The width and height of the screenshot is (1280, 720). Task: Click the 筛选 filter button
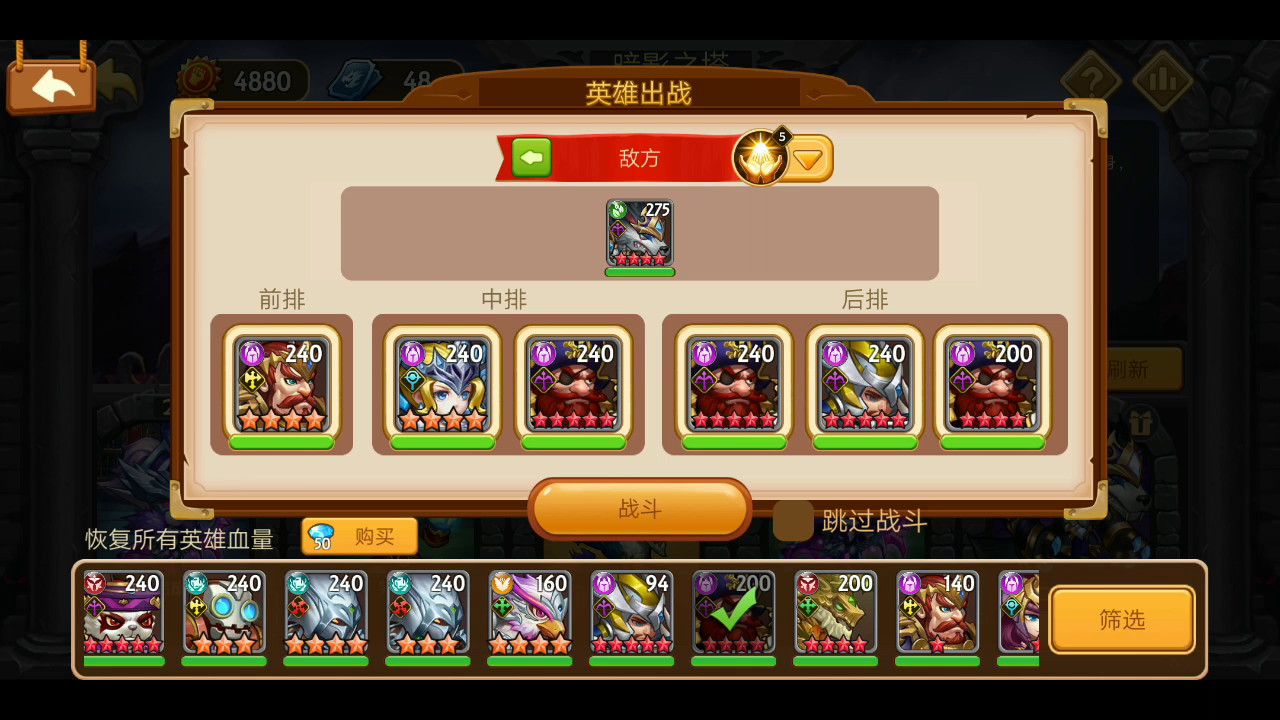pyautogui.click(x=1121, y=618)
